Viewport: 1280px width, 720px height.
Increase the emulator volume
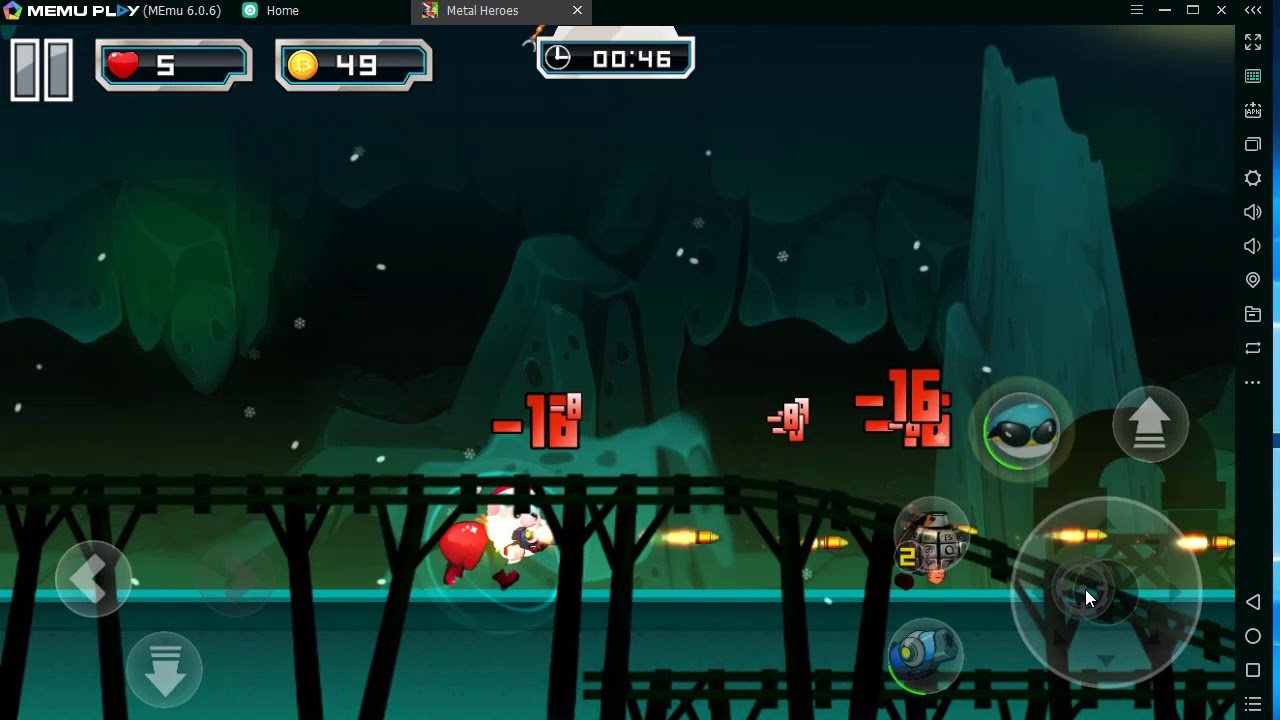tap(1253, 212)
